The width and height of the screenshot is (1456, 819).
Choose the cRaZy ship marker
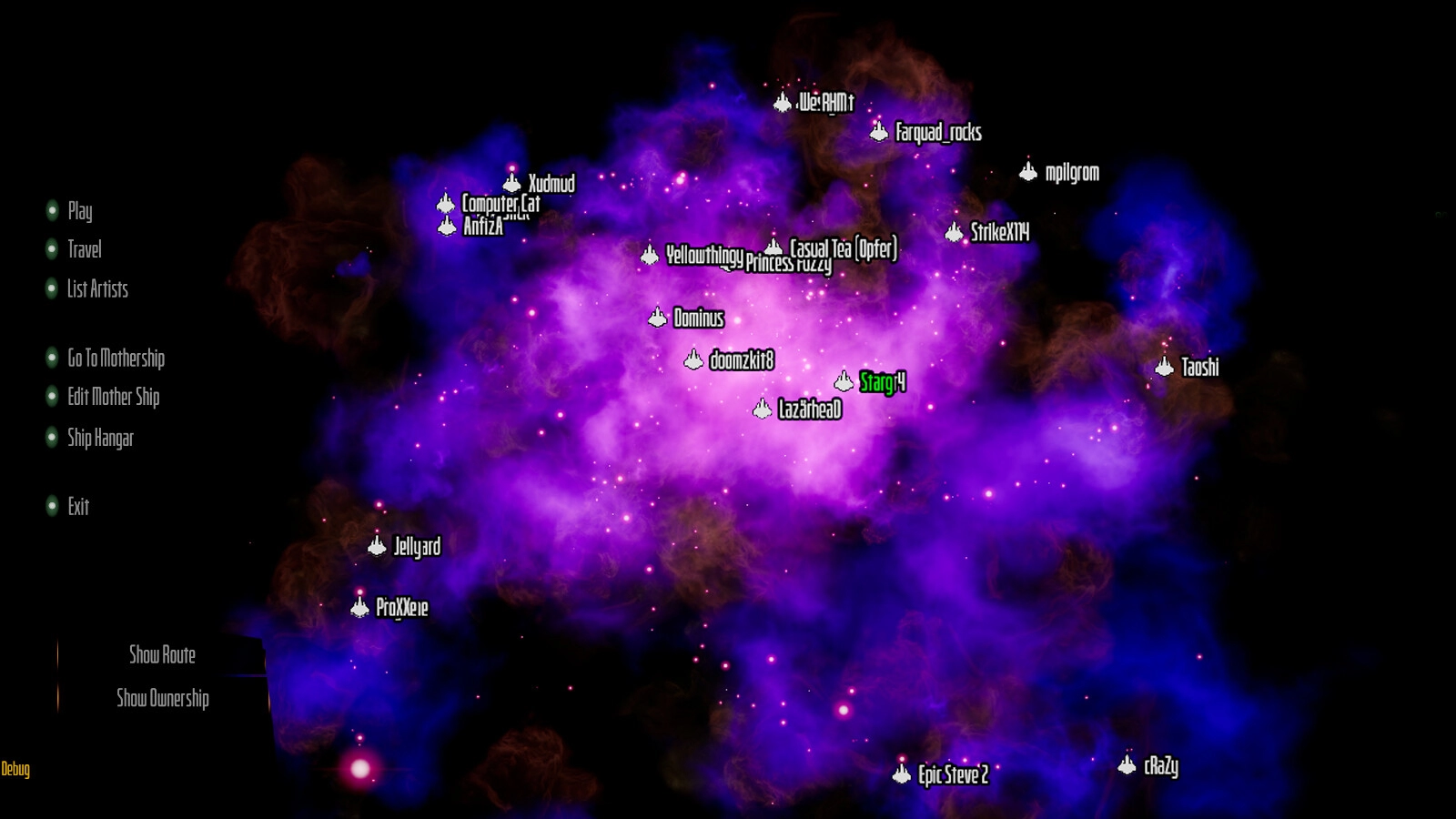tap(1127, 765)
